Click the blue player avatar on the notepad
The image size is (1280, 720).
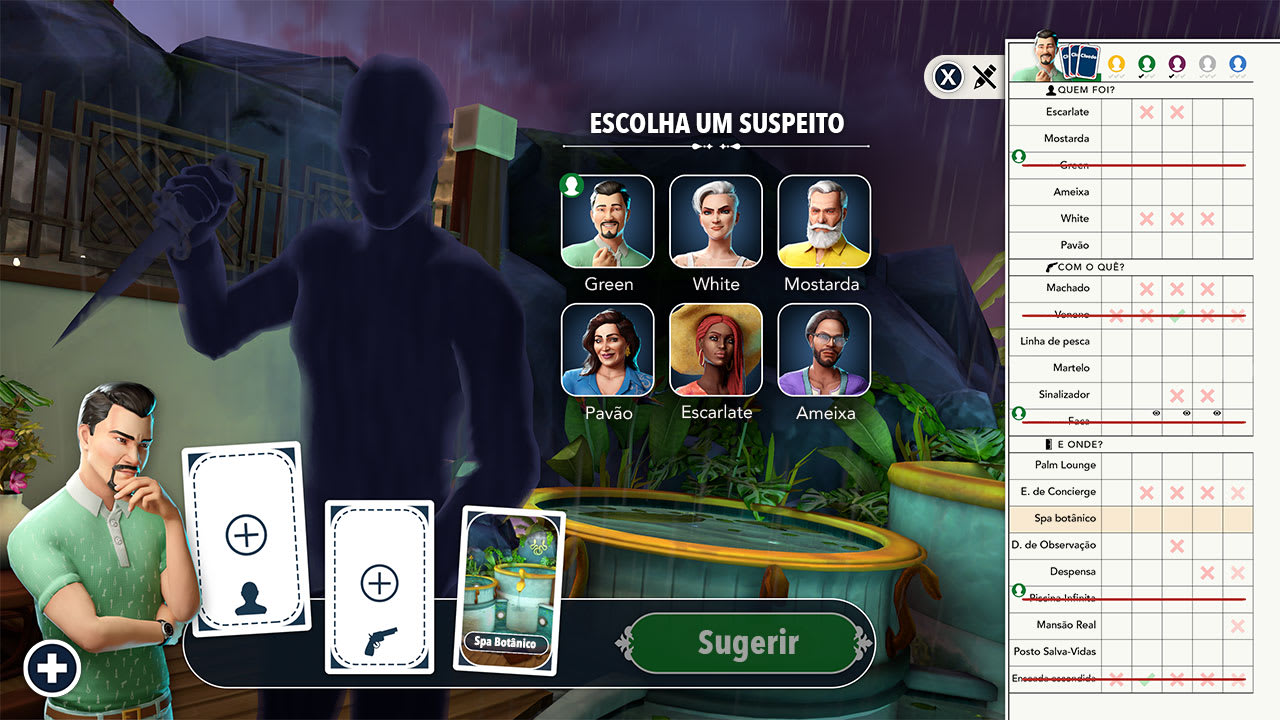tap(1239, 62)
